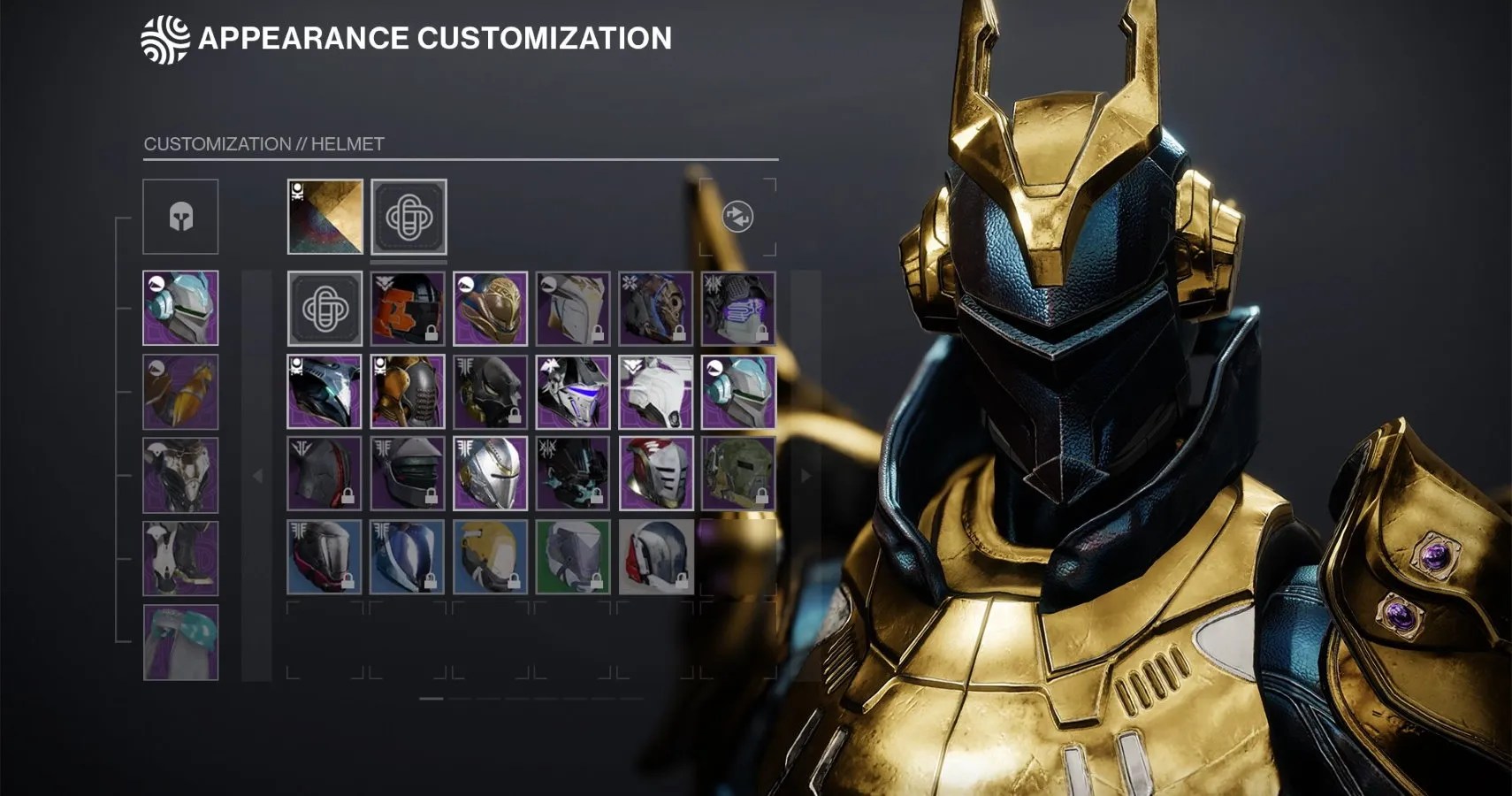1512x796 pixels.
Task: Select the purple-visor helmet ornament
Action: (x=738, y=309)
